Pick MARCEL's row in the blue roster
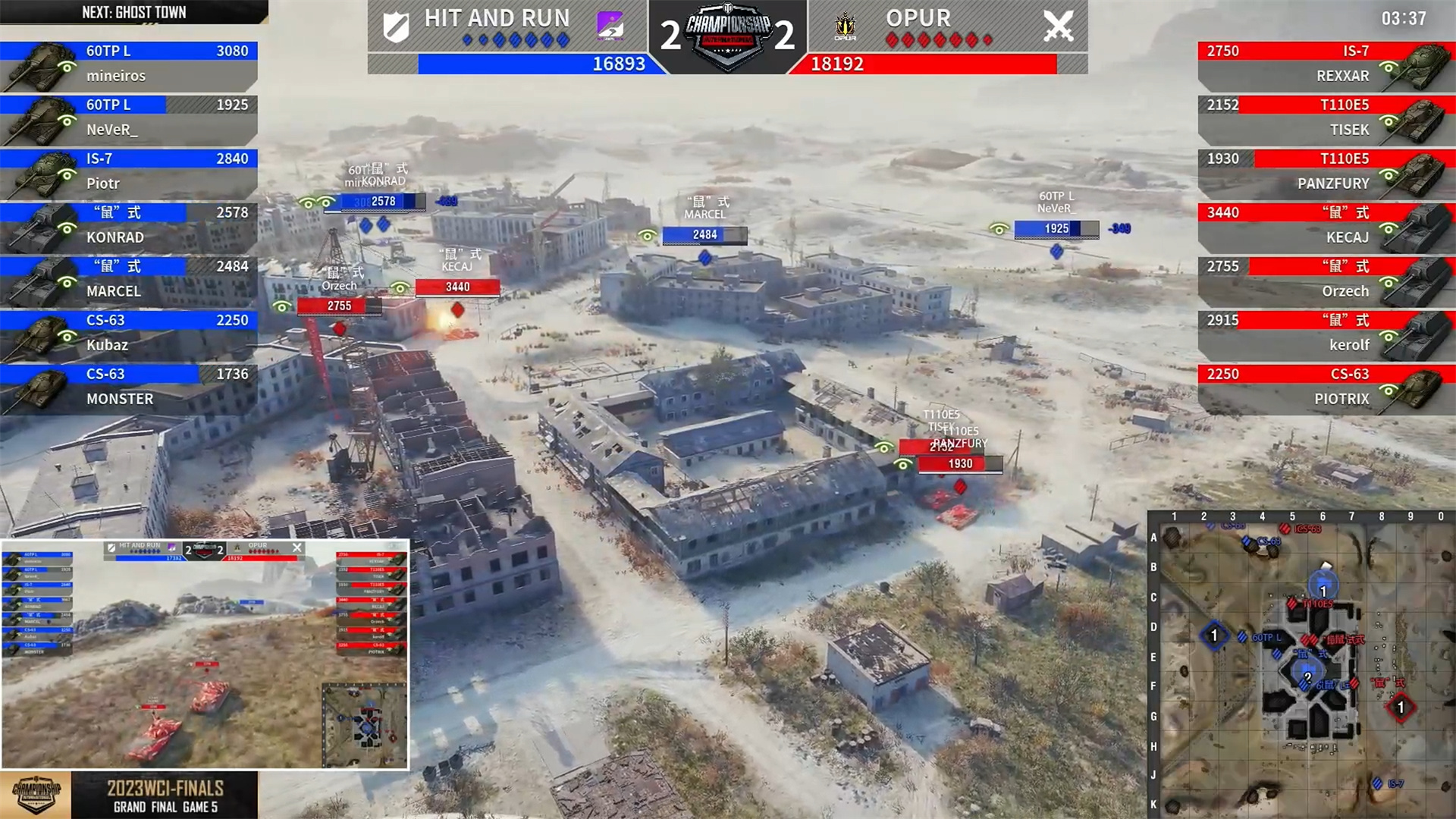 129,280
